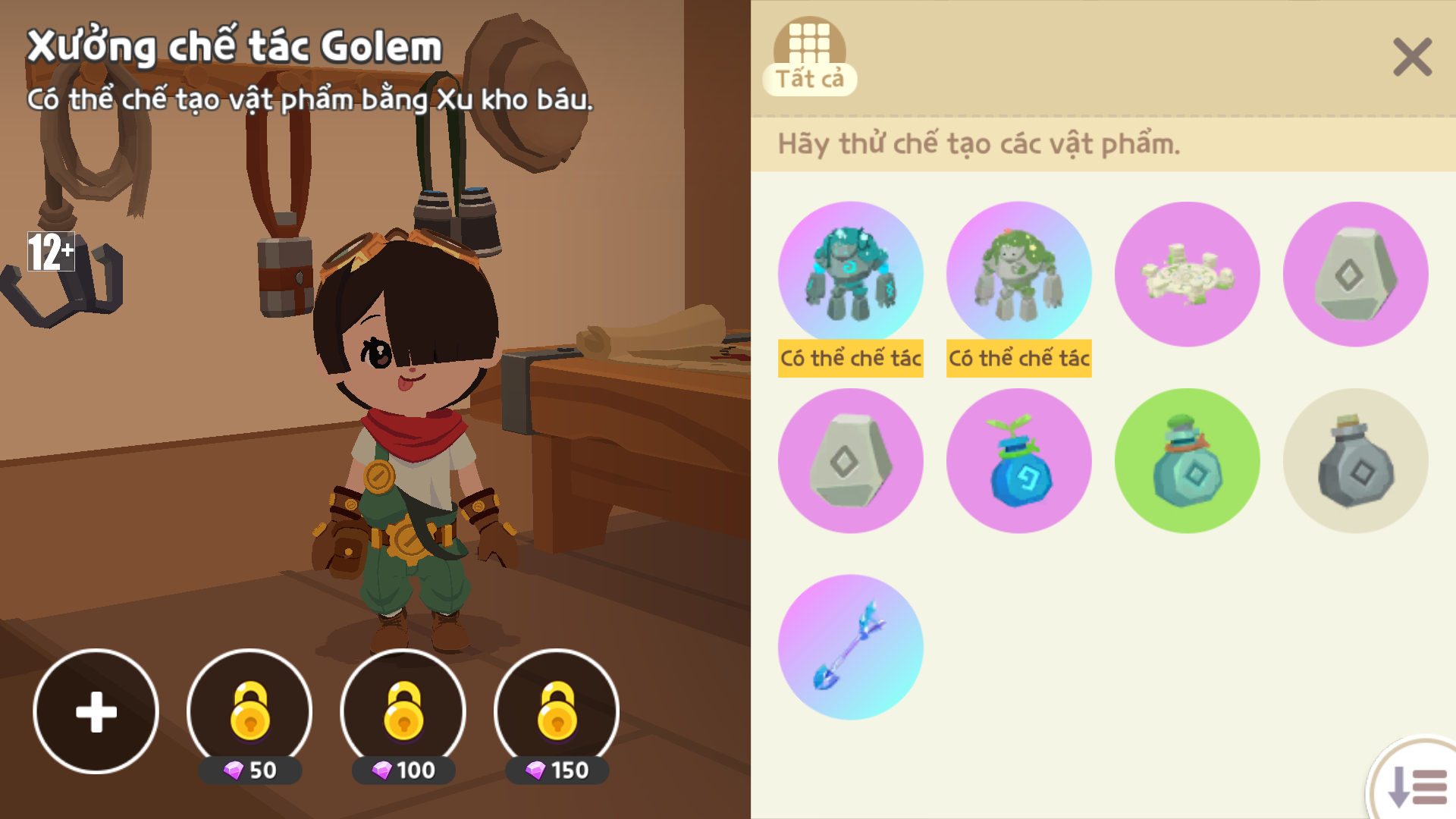Choose the mossy green golem item
The image size is (1456, 819).
[1018, 274]
